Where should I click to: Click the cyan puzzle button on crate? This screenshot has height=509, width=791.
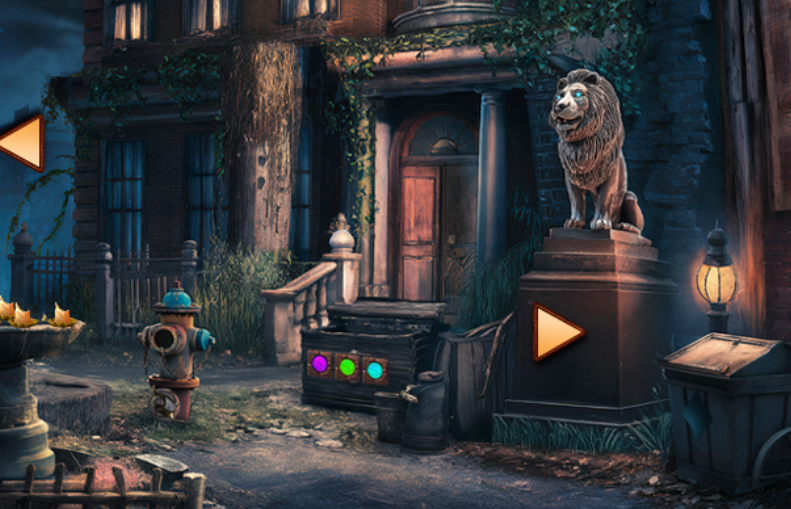pos(374,370)
